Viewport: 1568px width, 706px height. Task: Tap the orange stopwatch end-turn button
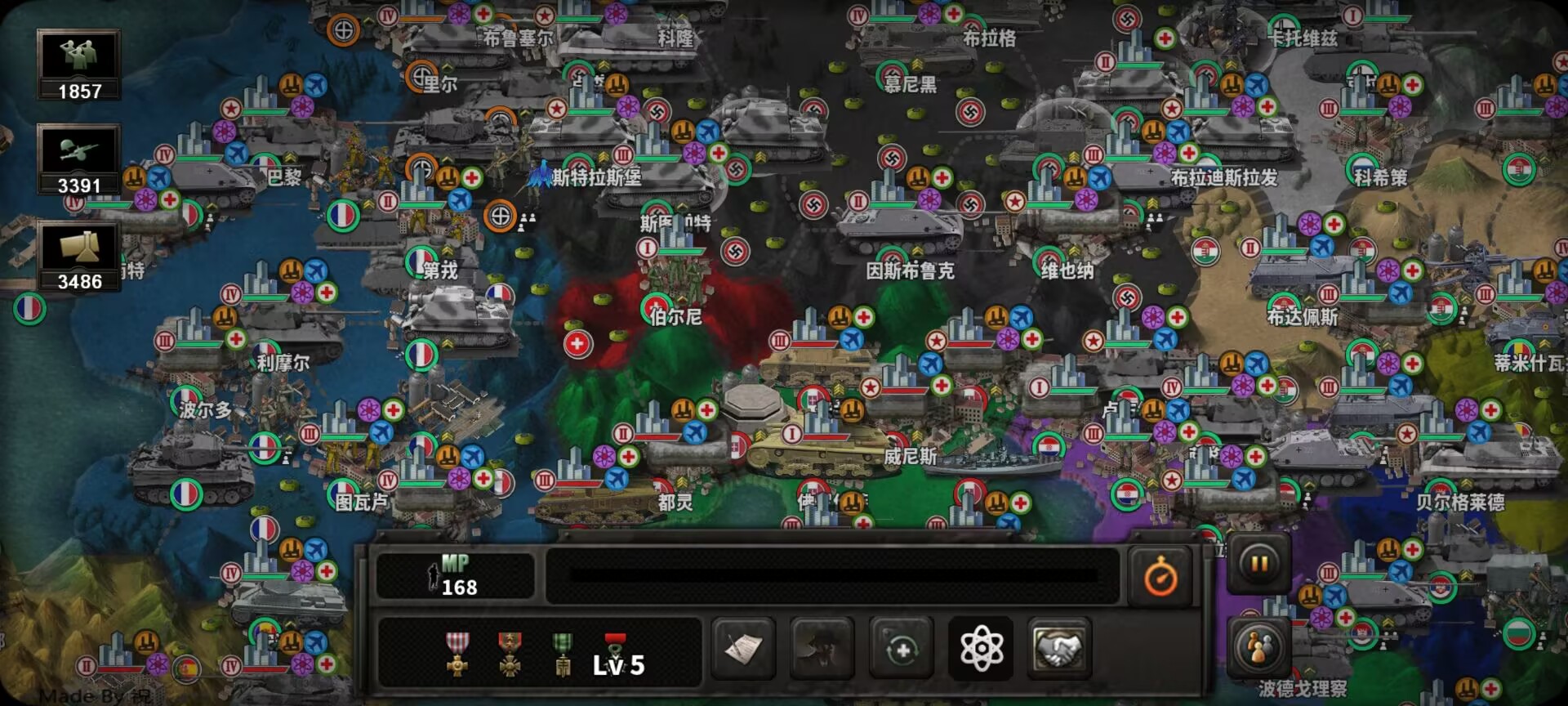(1160, 578)
